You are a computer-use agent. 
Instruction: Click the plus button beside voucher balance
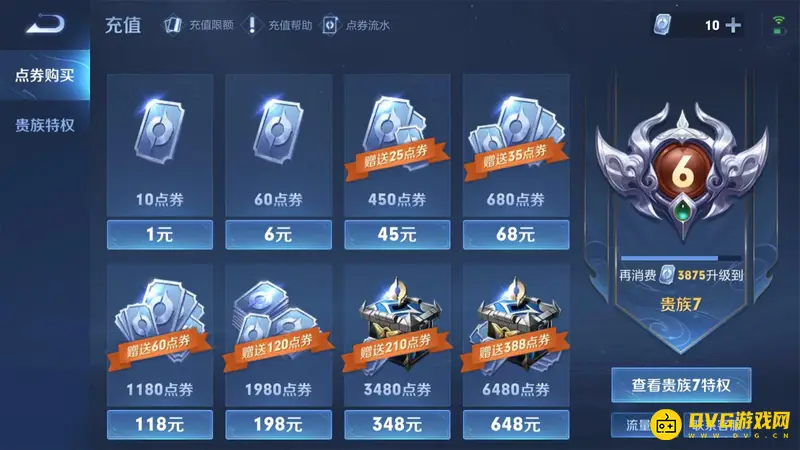click(x=733, y=25)
